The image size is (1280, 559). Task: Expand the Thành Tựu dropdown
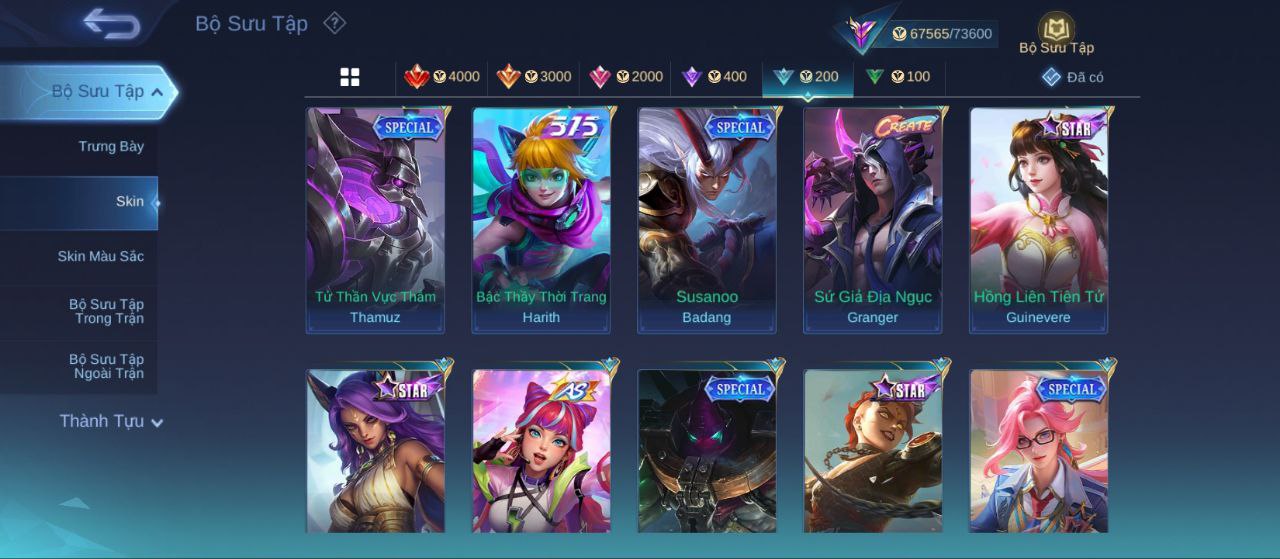pos(111,422)
